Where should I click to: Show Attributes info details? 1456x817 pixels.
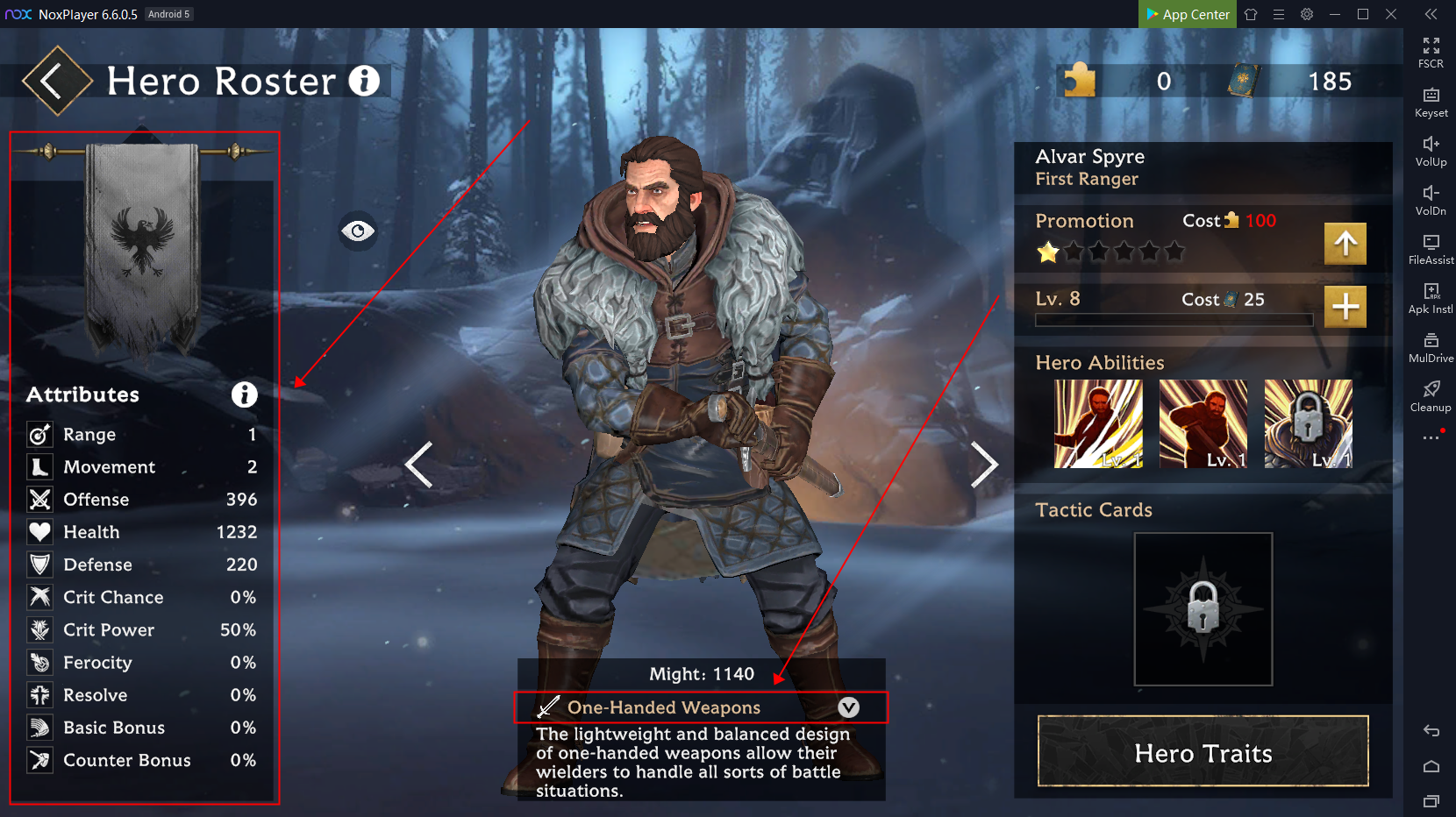[x=244, y=394]
